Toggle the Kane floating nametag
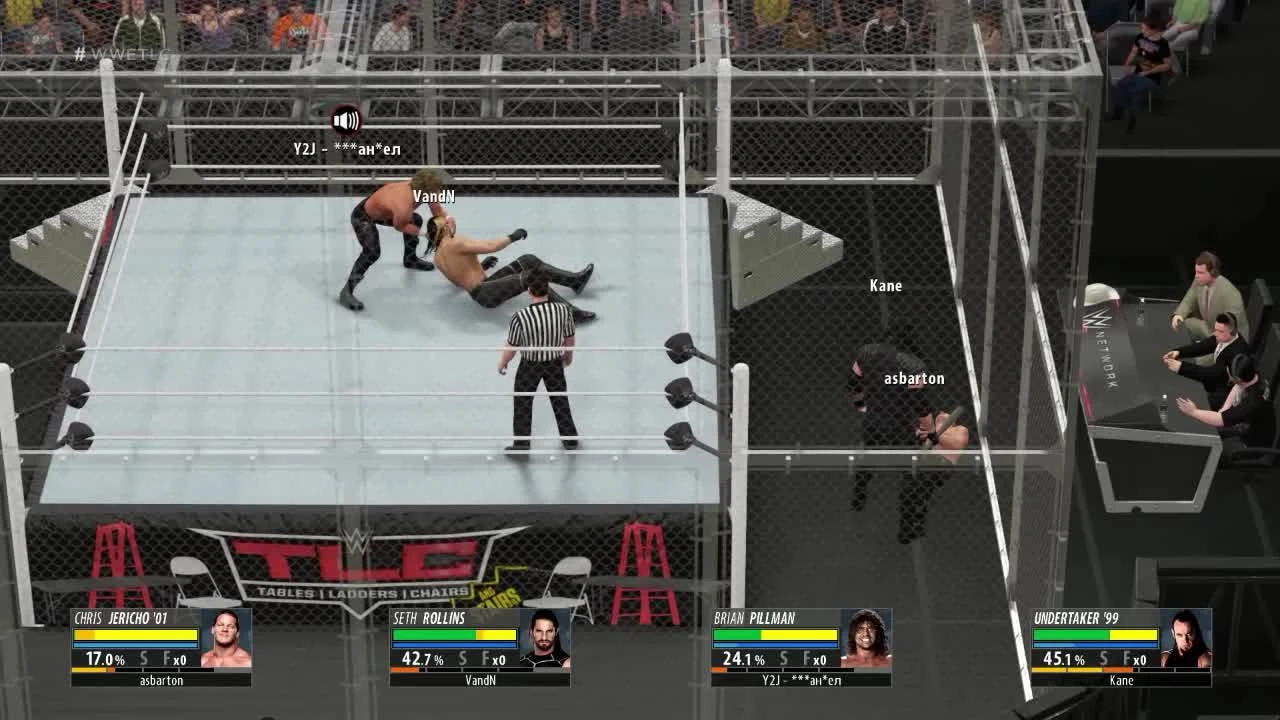The width and height of the screenshot is (1280, 720). coord(885,285)
